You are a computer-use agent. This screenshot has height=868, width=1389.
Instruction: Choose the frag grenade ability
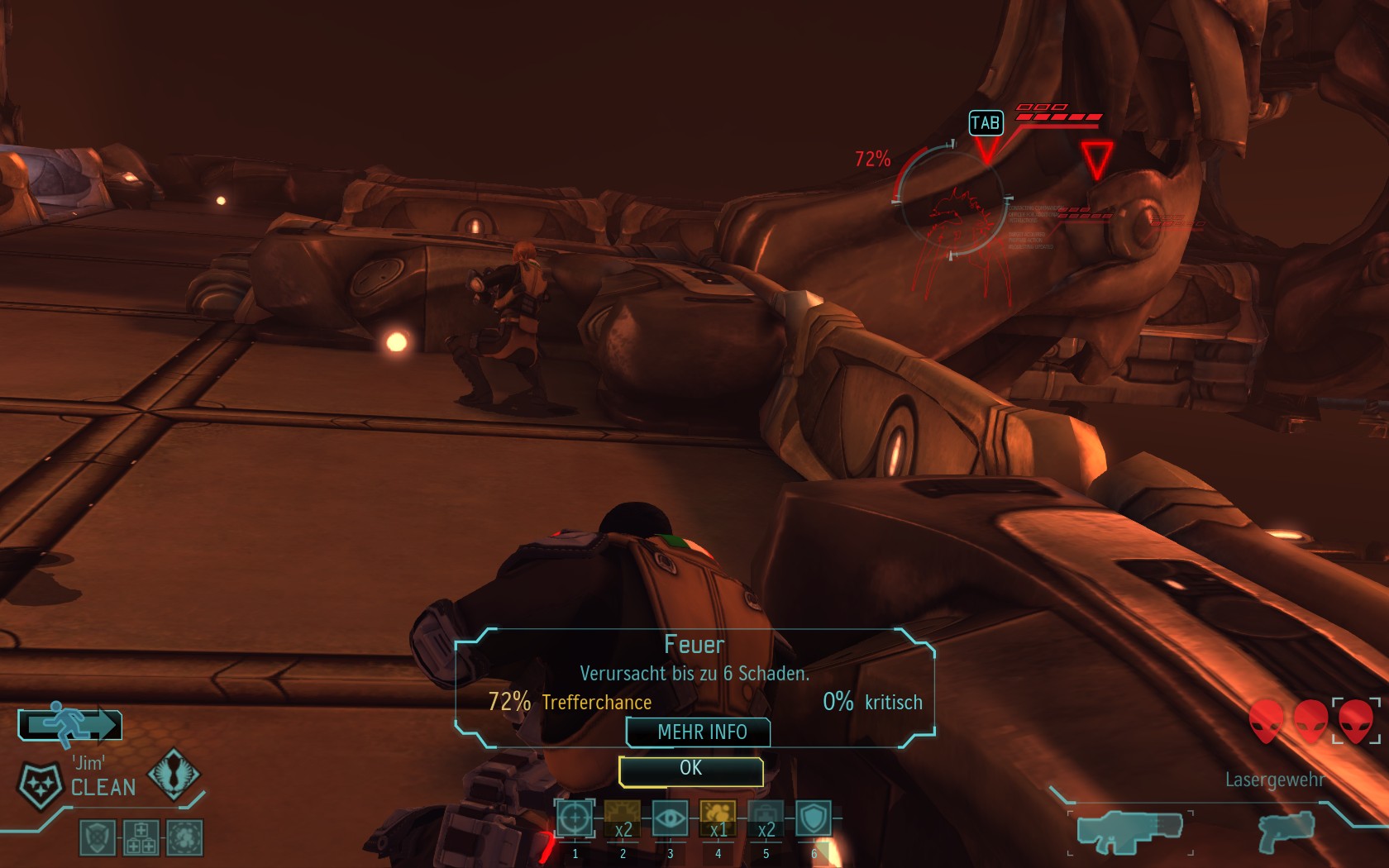click(623, 819)
